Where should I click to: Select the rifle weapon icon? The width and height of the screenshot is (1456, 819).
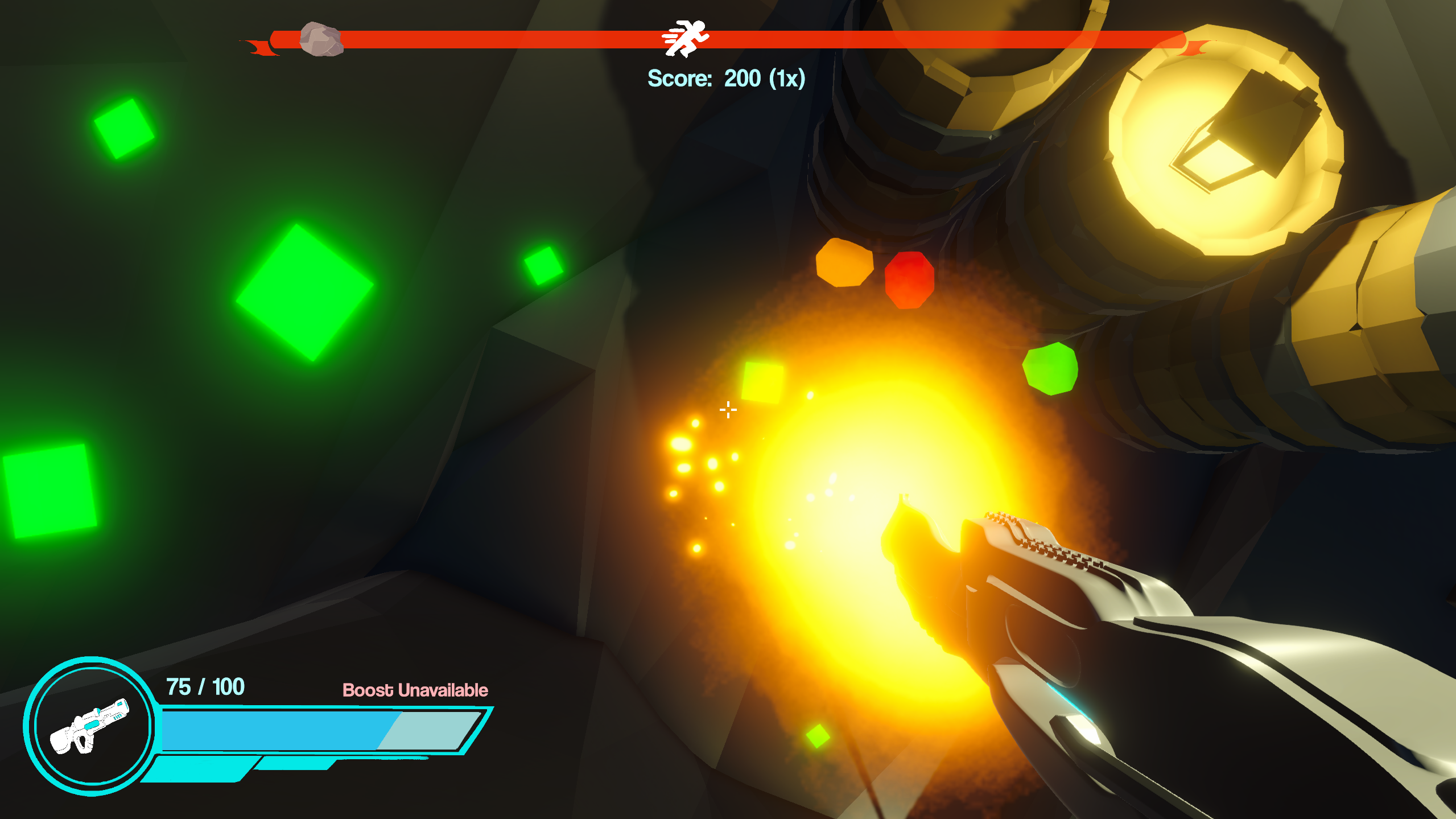90,726
